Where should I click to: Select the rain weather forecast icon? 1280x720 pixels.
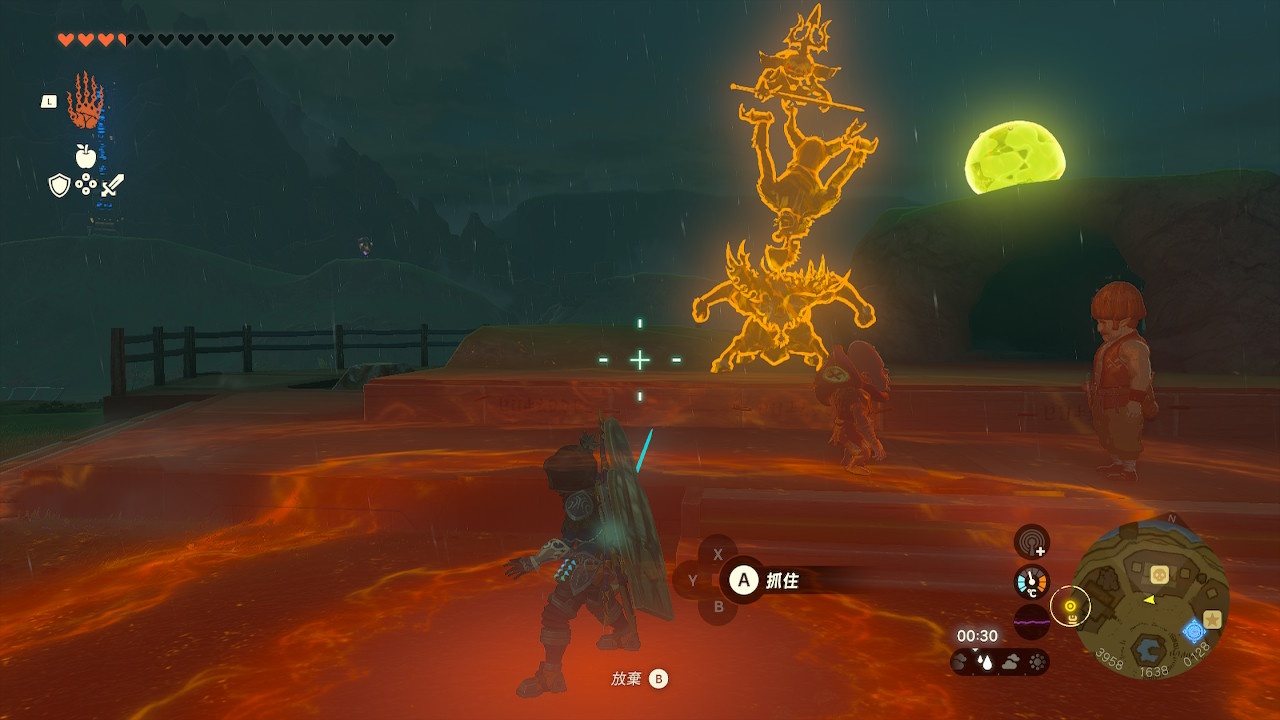pyautogui.click(x=985, y=661)
